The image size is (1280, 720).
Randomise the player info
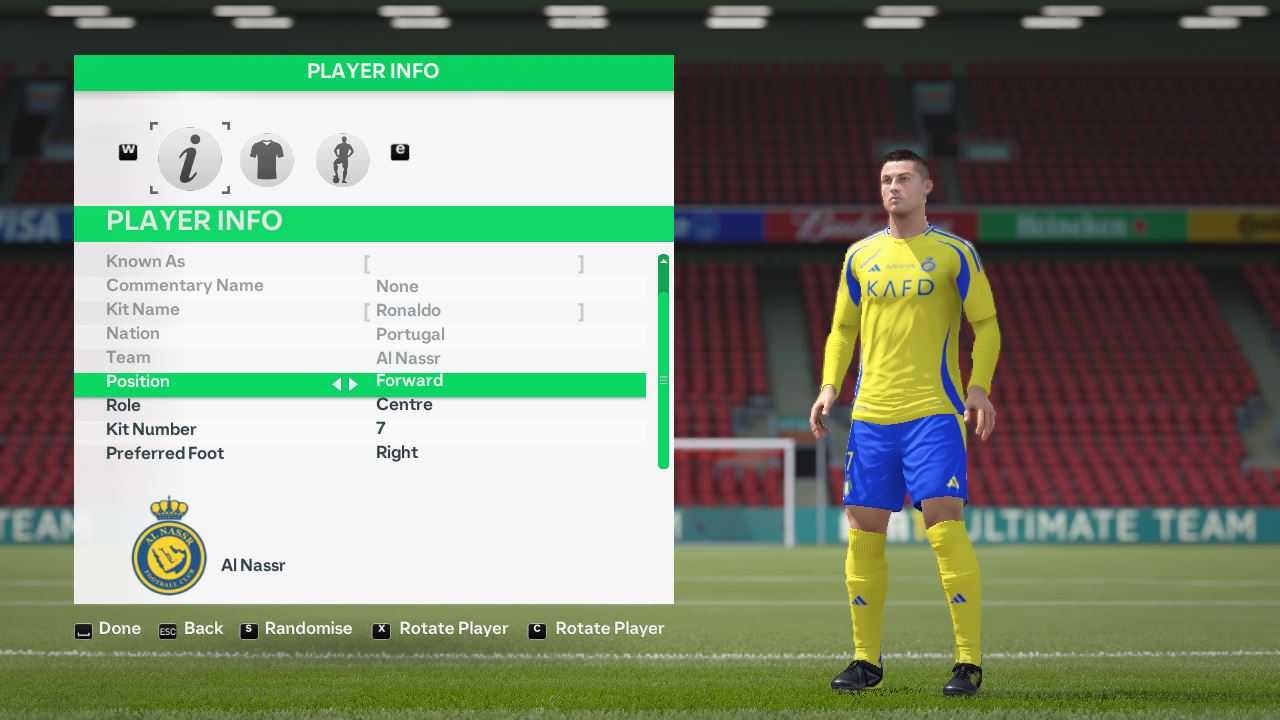[x=297, y=629]
